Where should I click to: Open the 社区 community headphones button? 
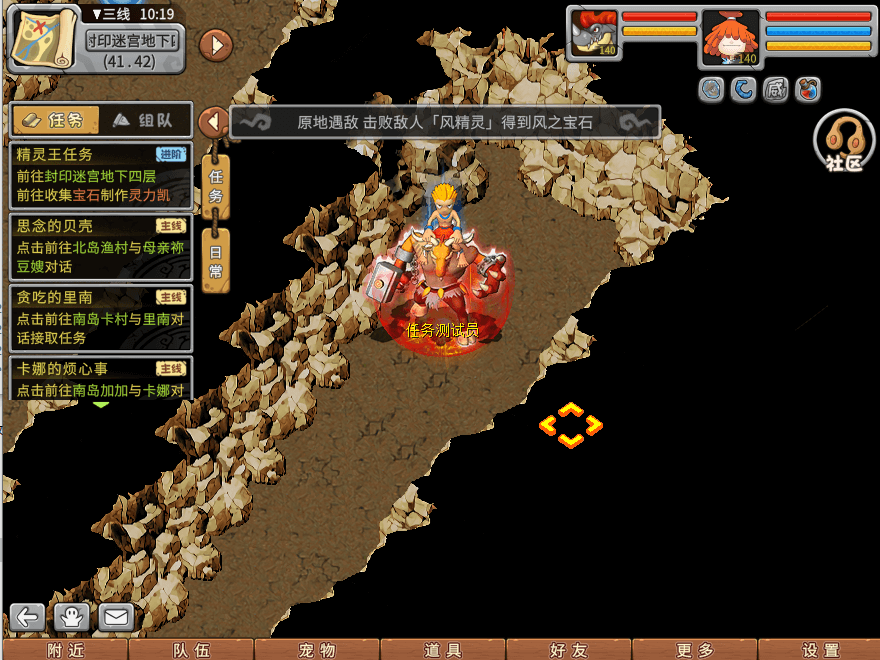coord(844,141)
